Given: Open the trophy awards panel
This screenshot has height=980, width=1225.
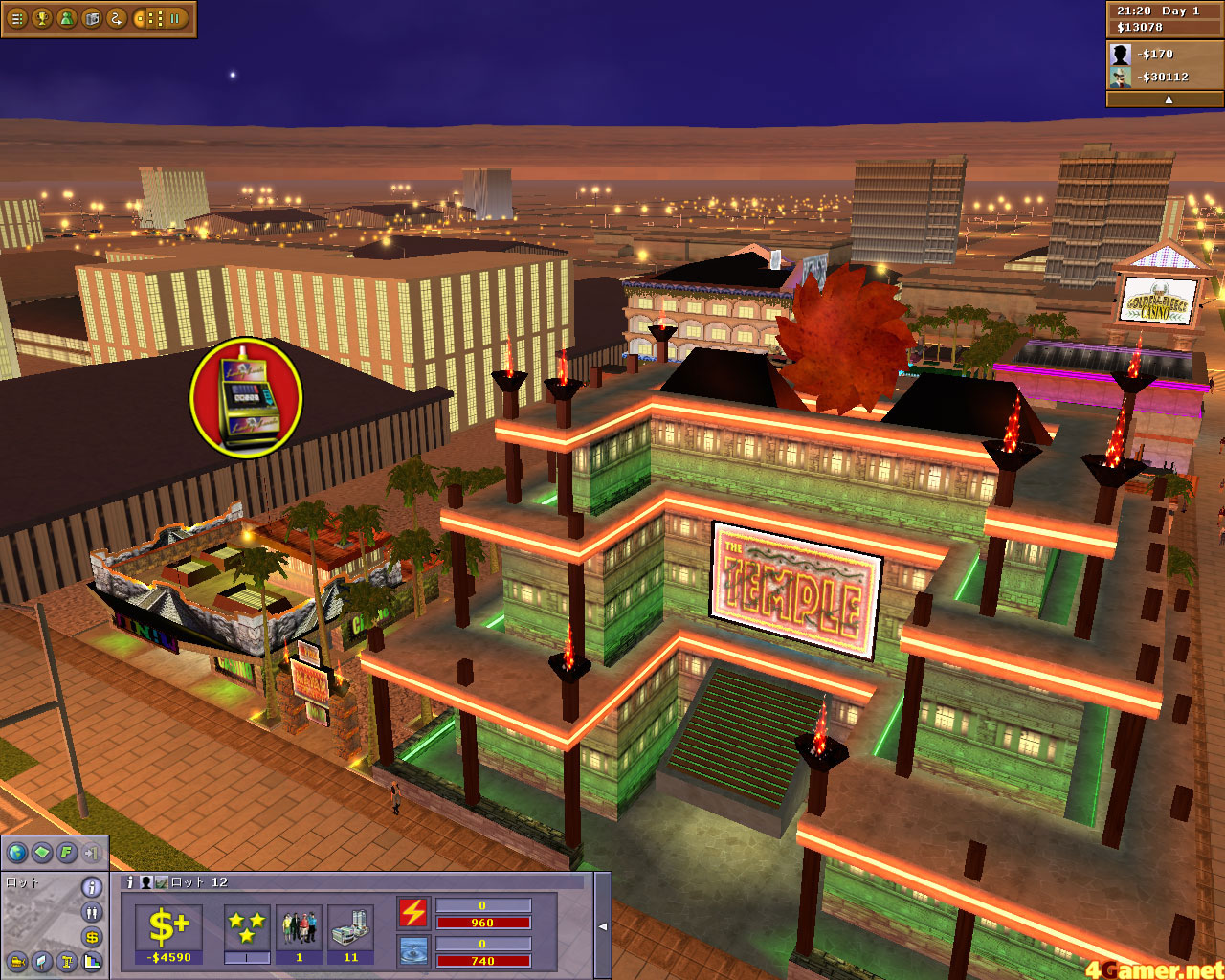Looking at the screenshot, I should (41, 19).
